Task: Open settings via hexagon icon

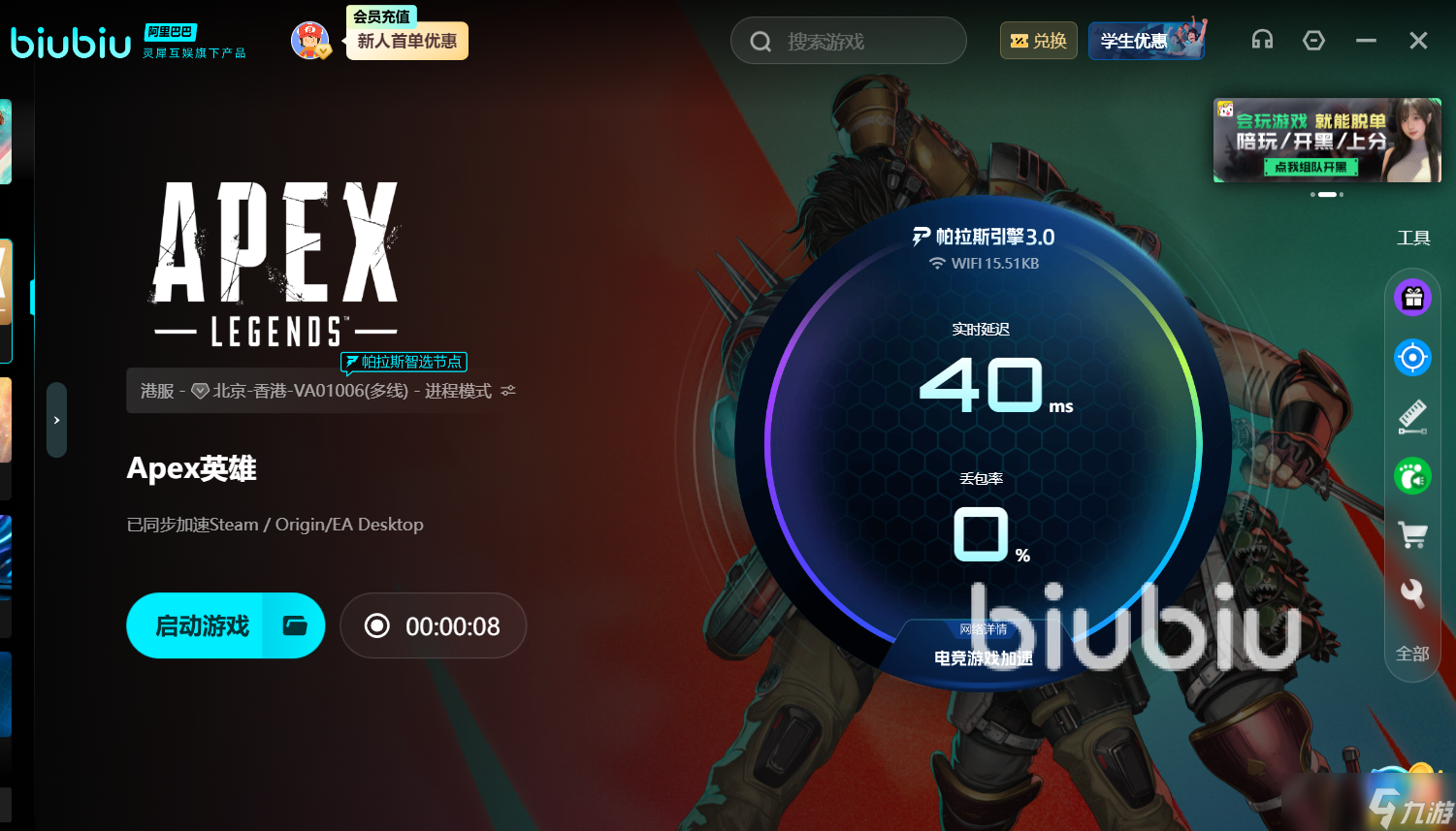Action: pyautogui.click(x=1314, y=40)
